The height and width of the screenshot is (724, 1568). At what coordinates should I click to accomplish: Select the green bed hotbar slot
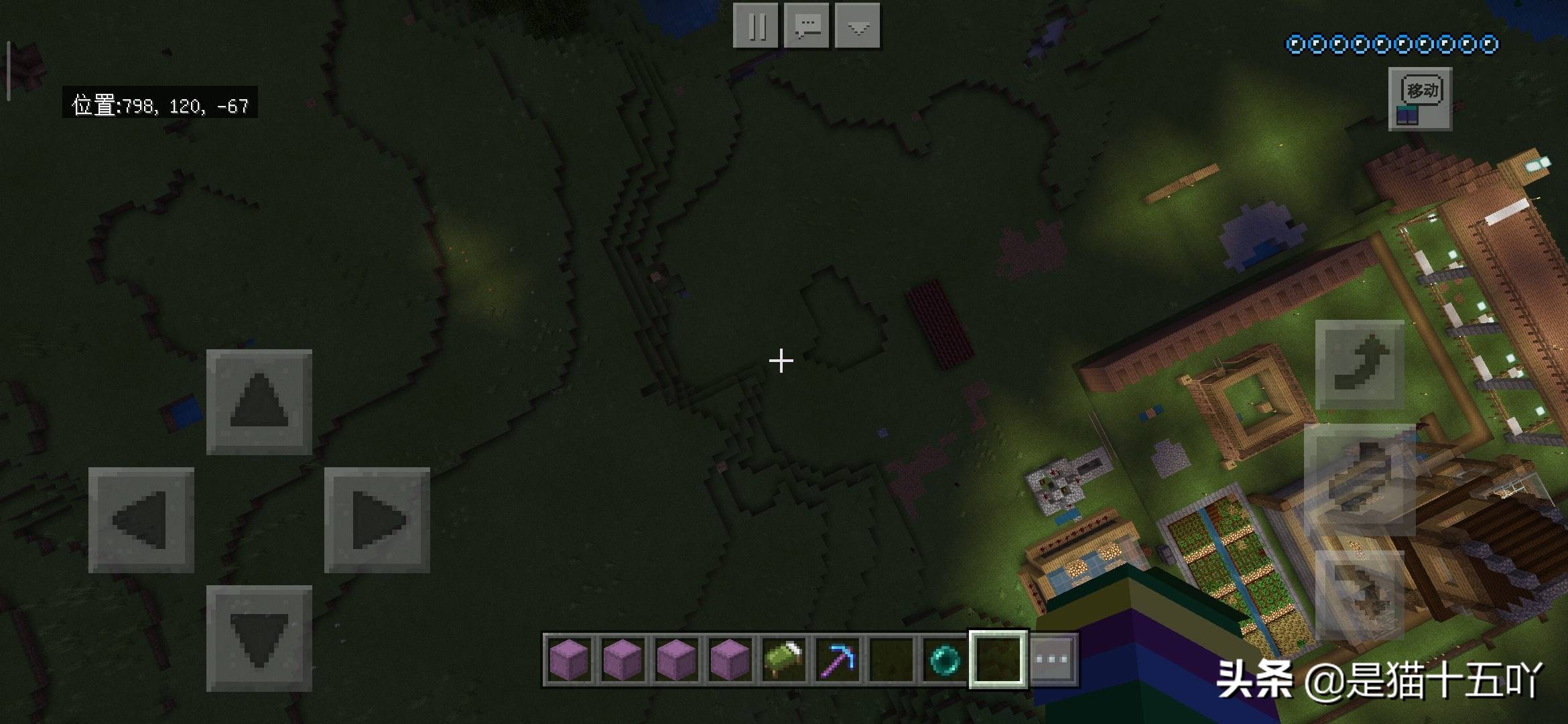click(x=783, y=659)
